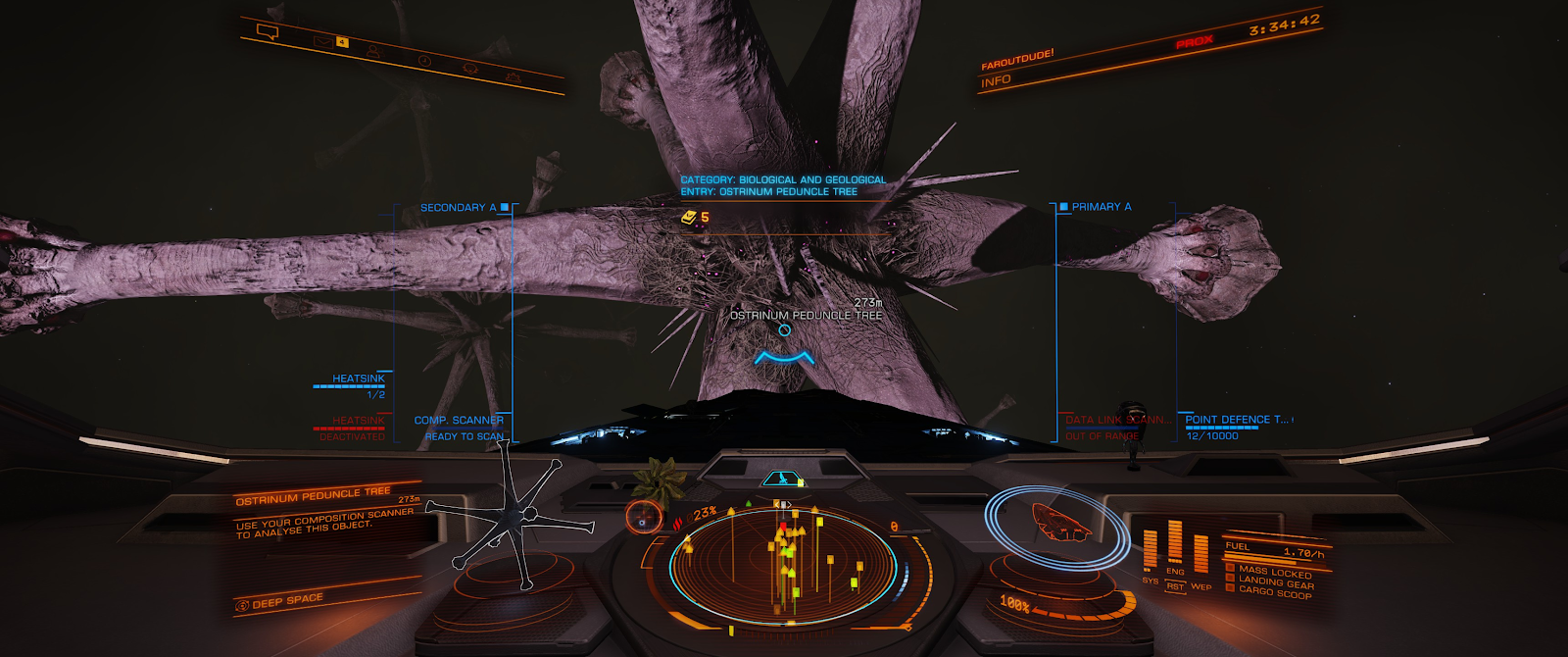This screenshot has width=1568, height=657.
Task: Select the RST power distributor button
Action: pos(1174,586)
